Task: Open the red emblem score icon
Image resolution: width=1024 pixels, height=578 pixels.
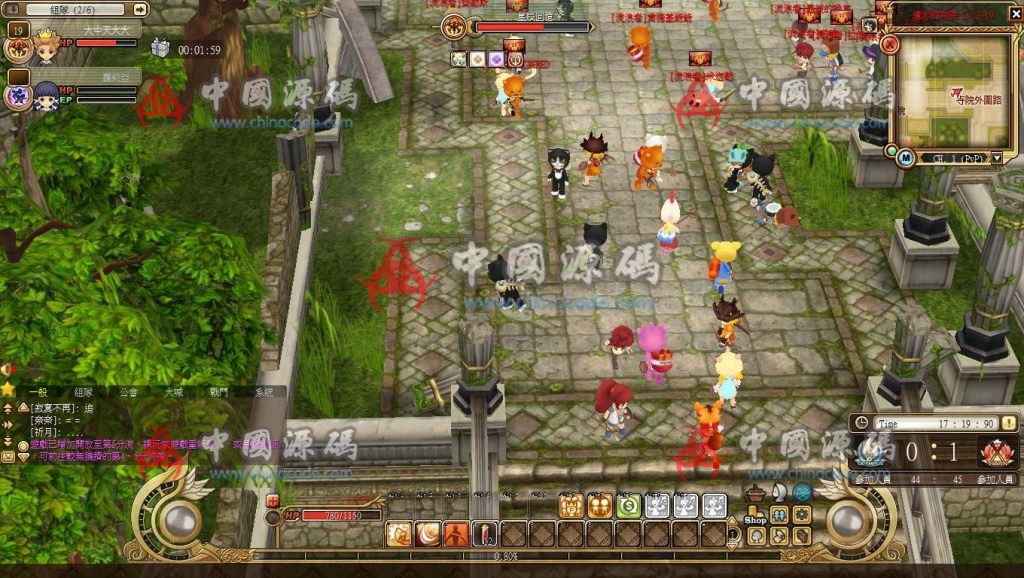Action: click(996, 452)
